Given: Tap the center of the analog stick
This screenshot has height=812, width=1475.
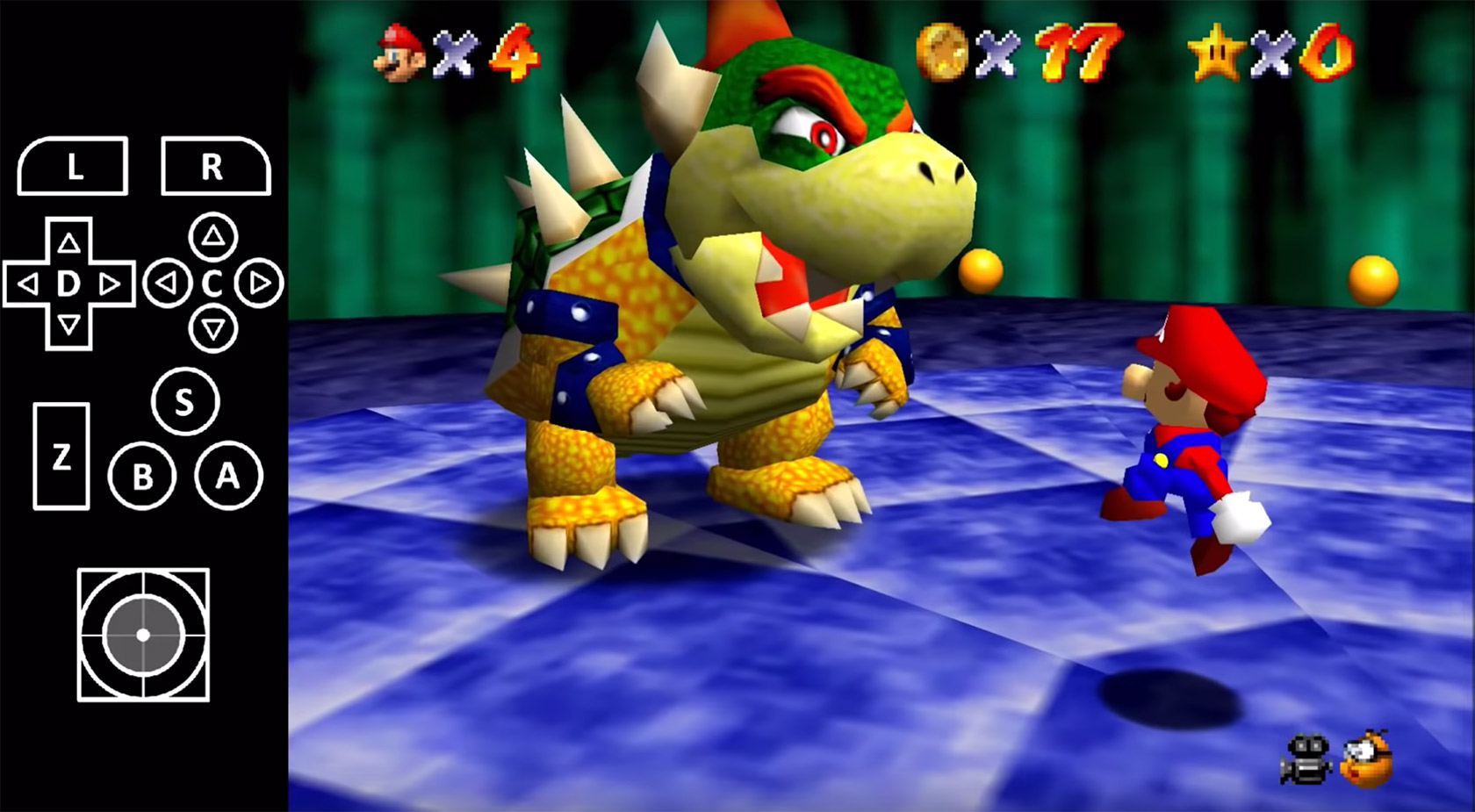Looking at the screenshot, I should coord(143,634).
